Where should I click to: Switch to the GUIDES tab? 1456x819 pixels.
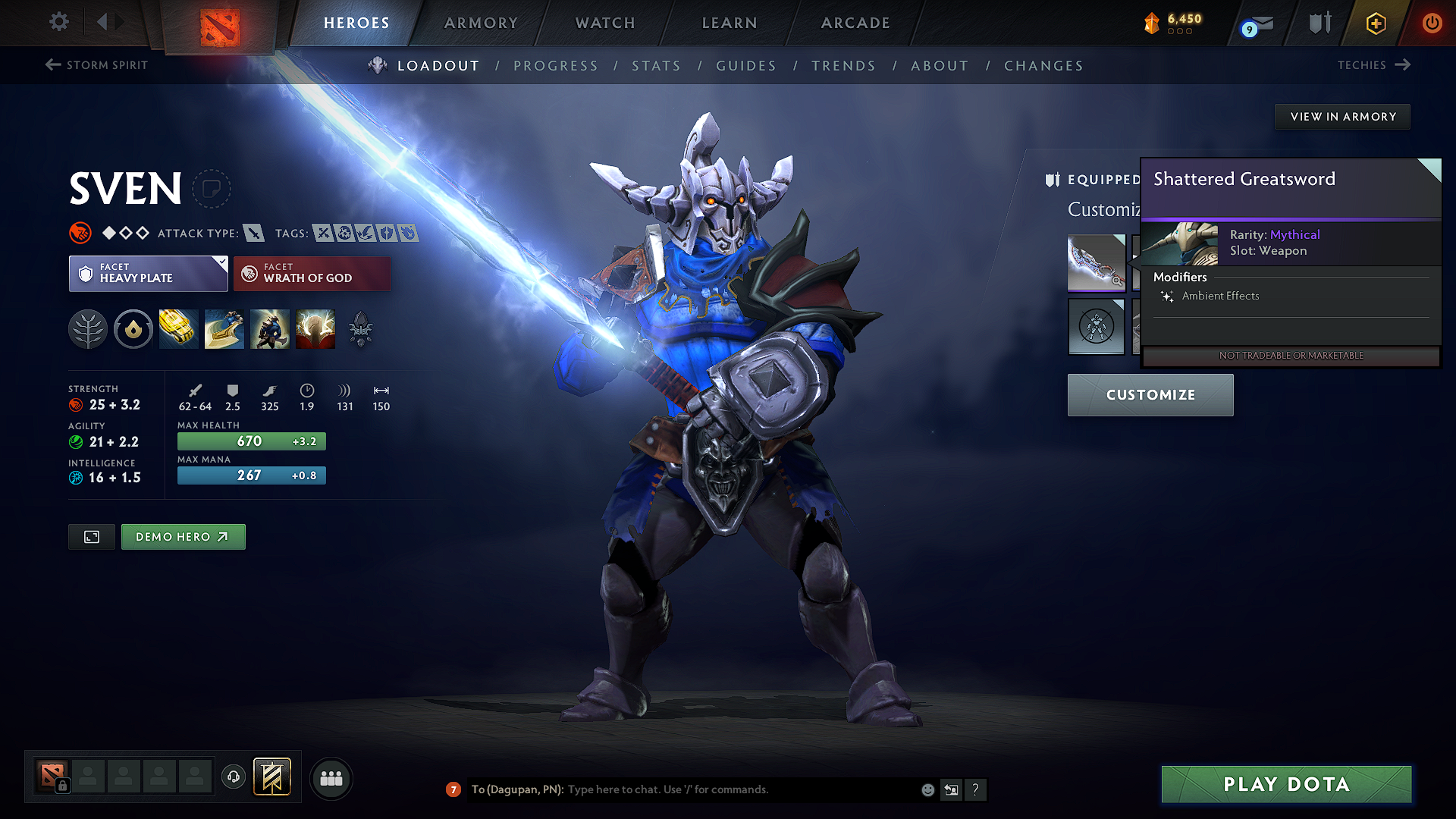pyautogui.click(x=745, y=66)
